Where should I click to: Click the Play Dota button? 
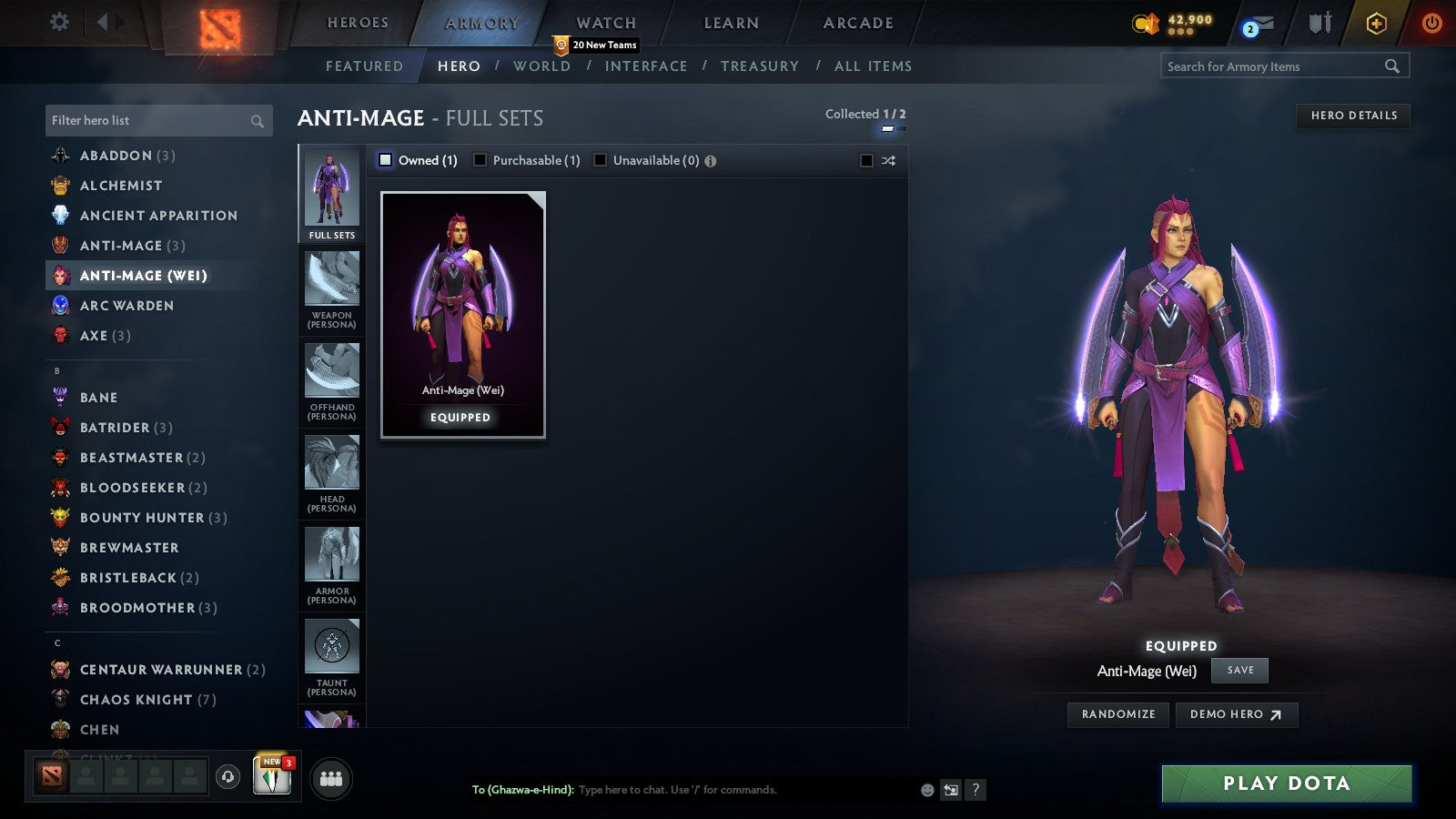click(x=1284, y=783)
